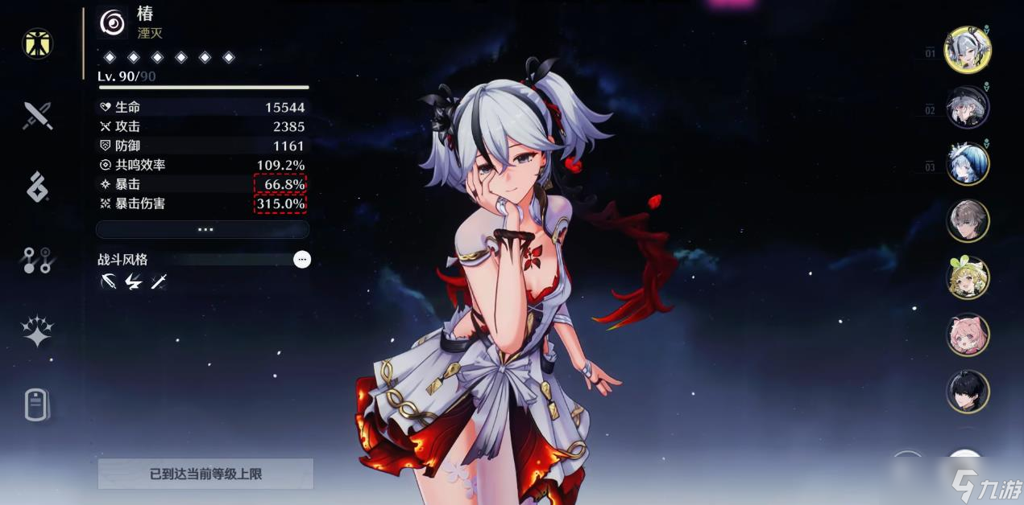This screenshot has height=505, width=1024.
Task: Open the character overview tab
Action: point(38,44)
